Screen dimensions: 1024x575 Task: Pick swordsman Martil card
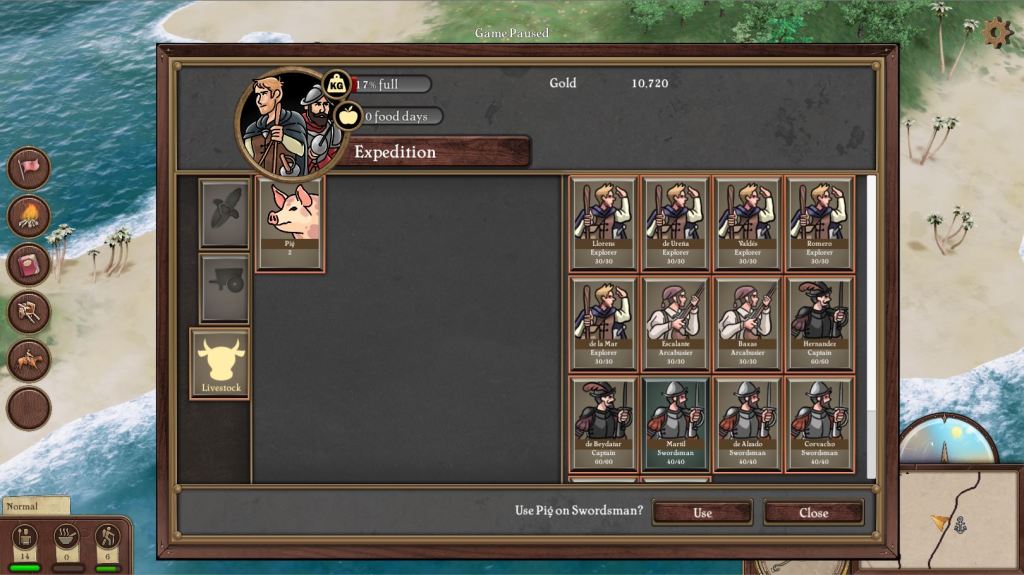(677, 424)
